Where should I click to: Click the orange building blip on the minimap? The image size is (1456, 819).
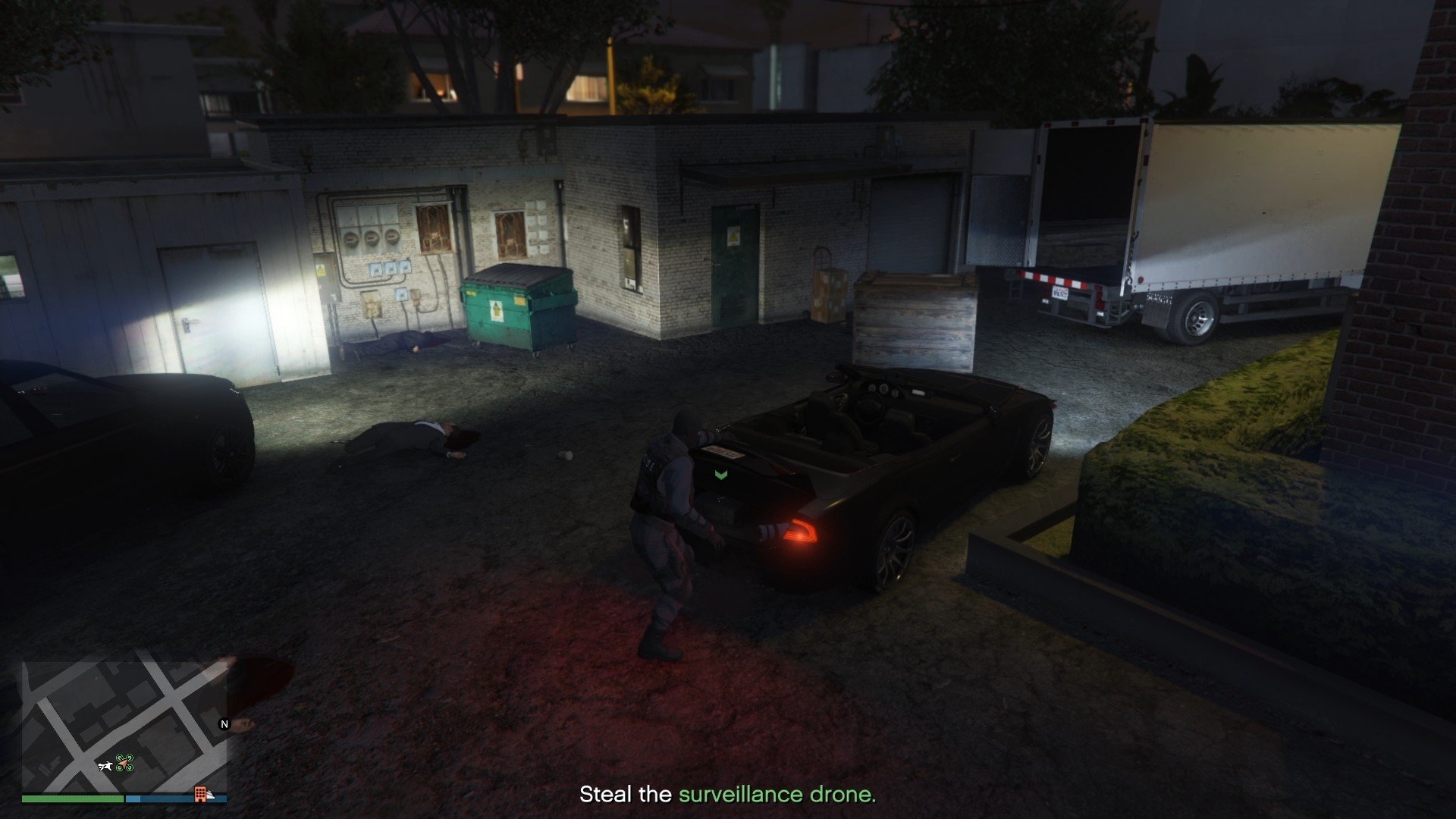point(200,795)
